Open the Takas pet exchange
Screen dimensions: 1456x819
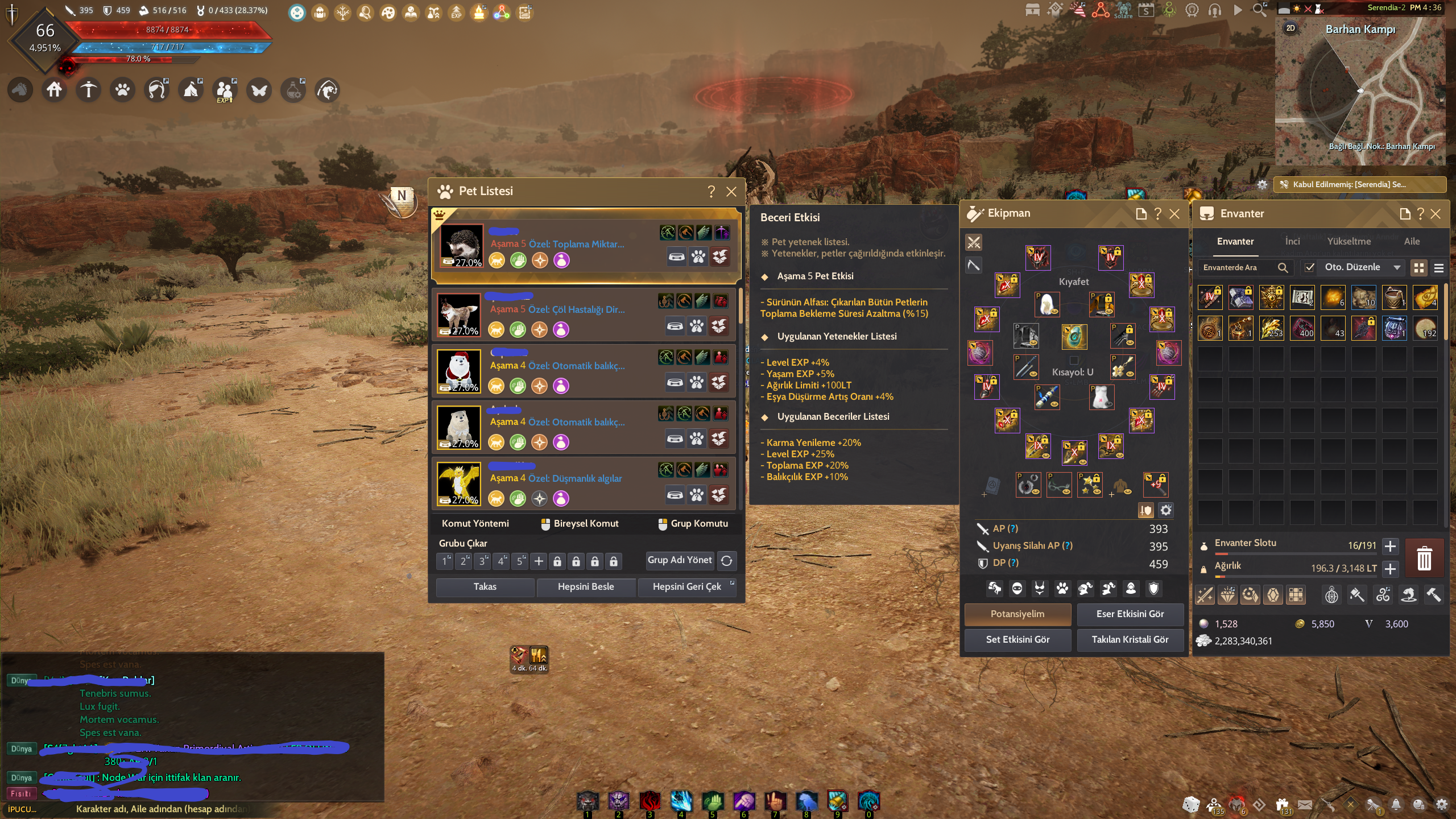[x=485, y=586]
